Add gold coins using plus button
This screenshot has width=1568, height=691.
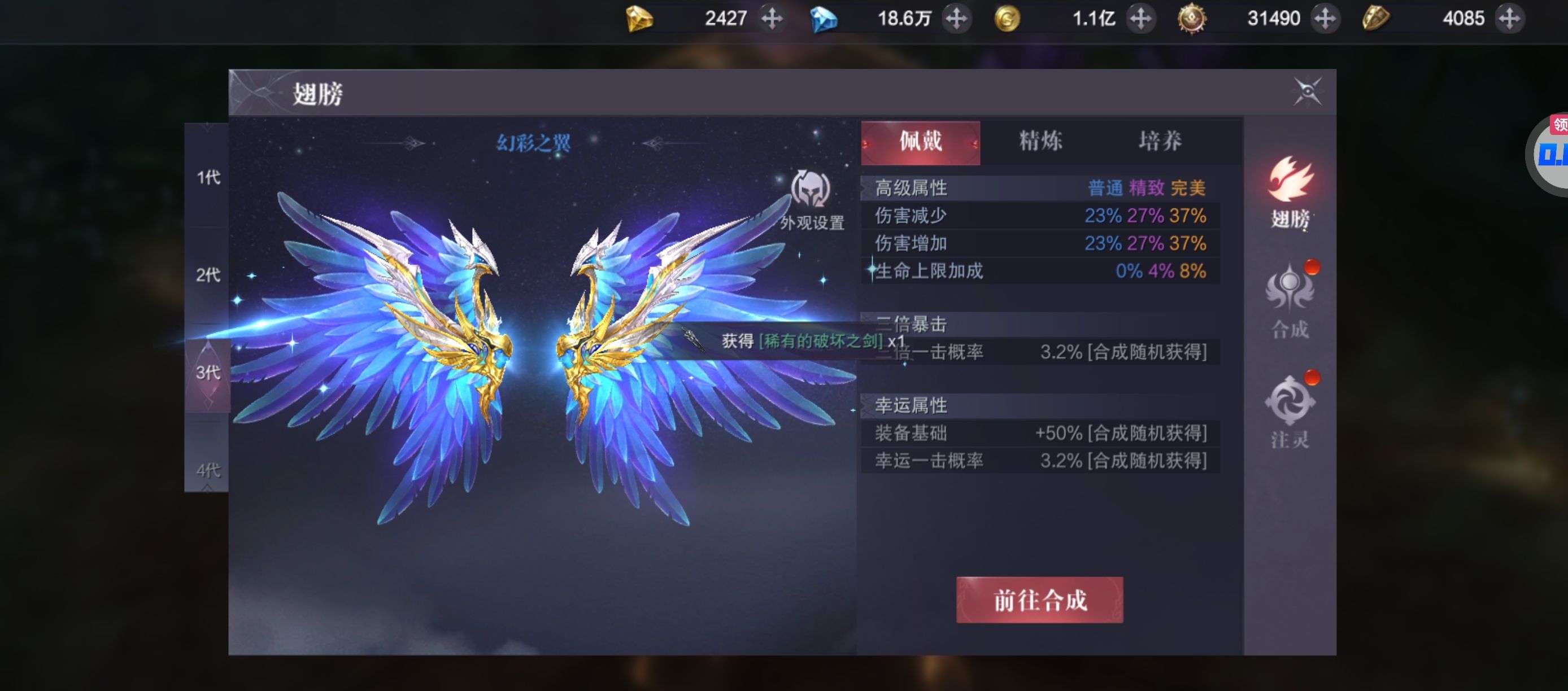pyautogui.click(x=1140, y=18)
